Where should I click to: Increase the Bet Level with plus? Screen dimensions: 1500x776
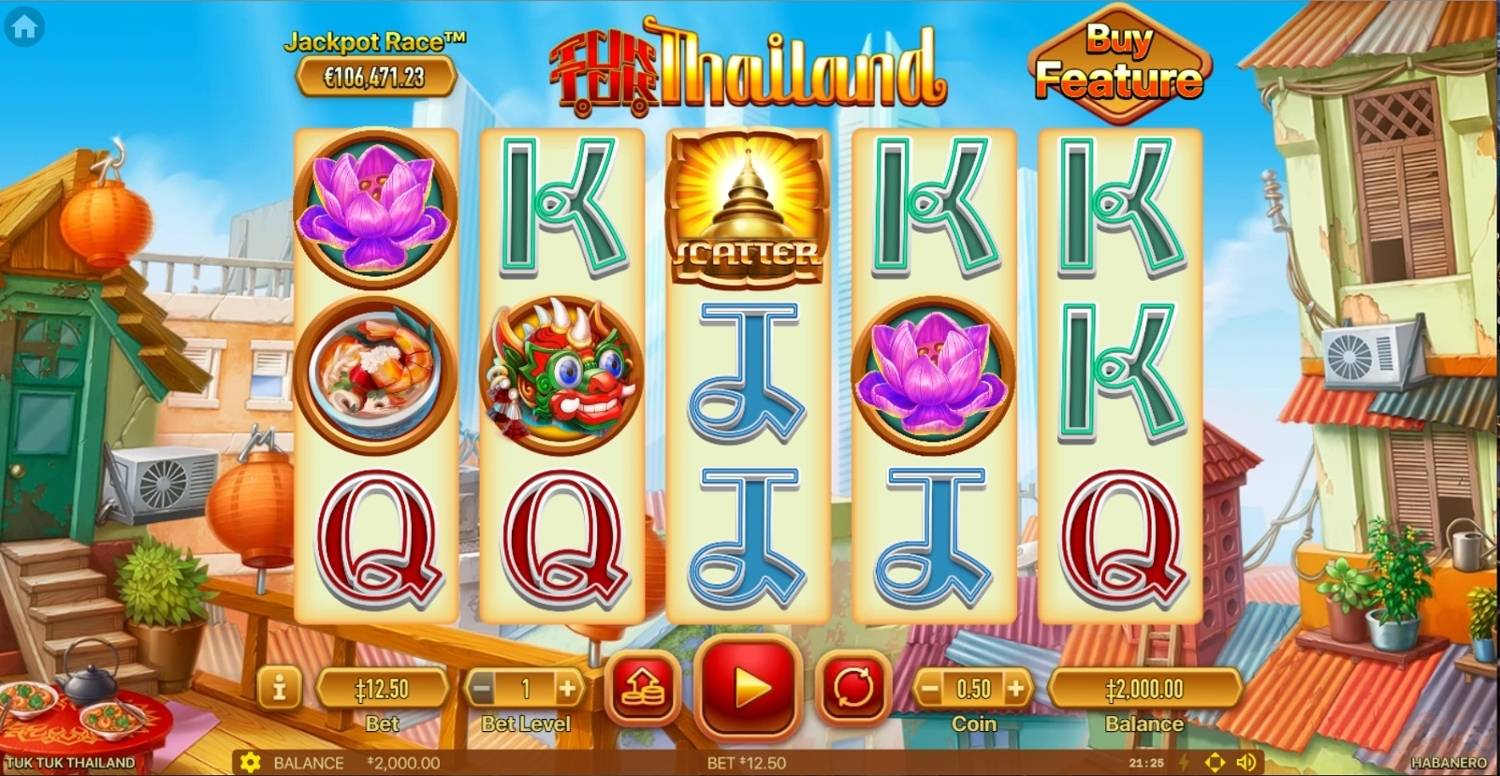(567, 688)
